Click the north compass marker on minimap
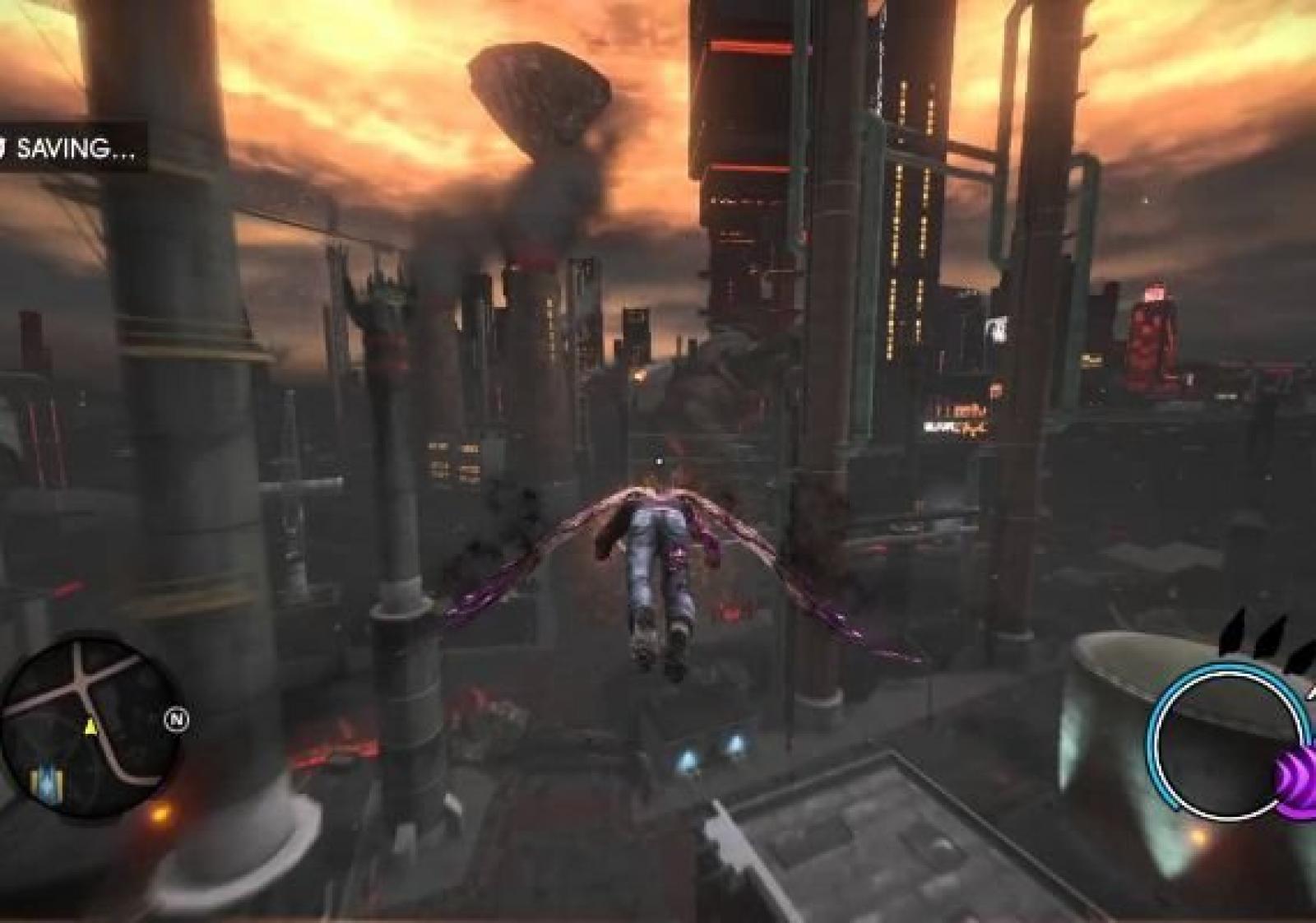The image size is (1316, 923). click(x=176, y=721)
